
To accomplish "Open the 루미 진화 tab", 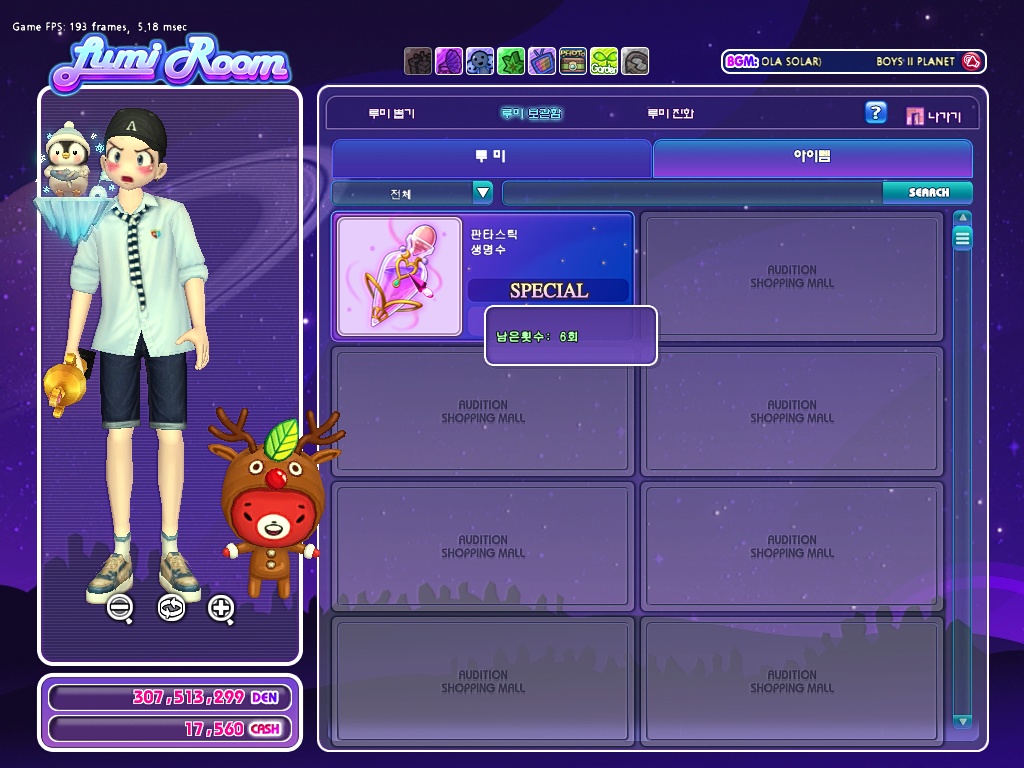I will pyautogui.click(x=669, y=114).
